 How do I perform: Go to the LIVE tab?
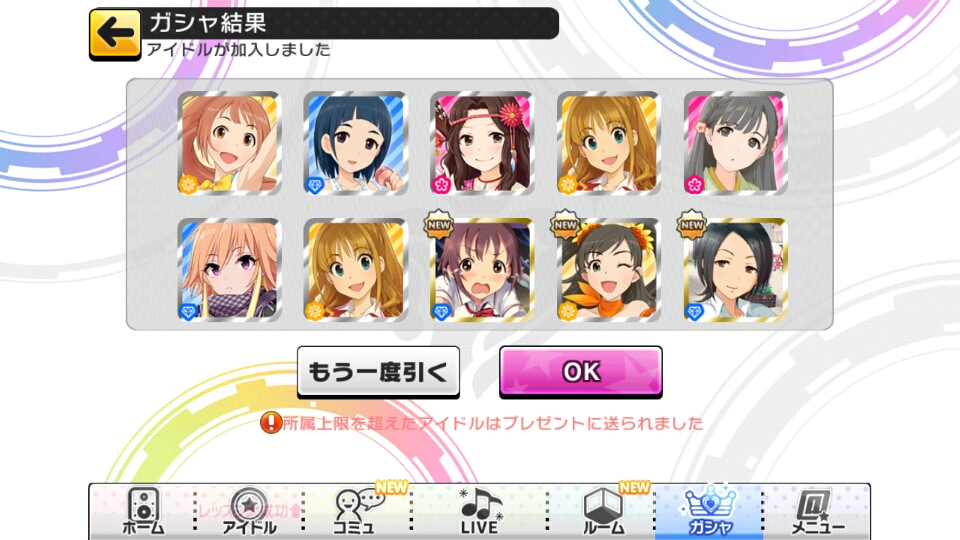(480, 512)
